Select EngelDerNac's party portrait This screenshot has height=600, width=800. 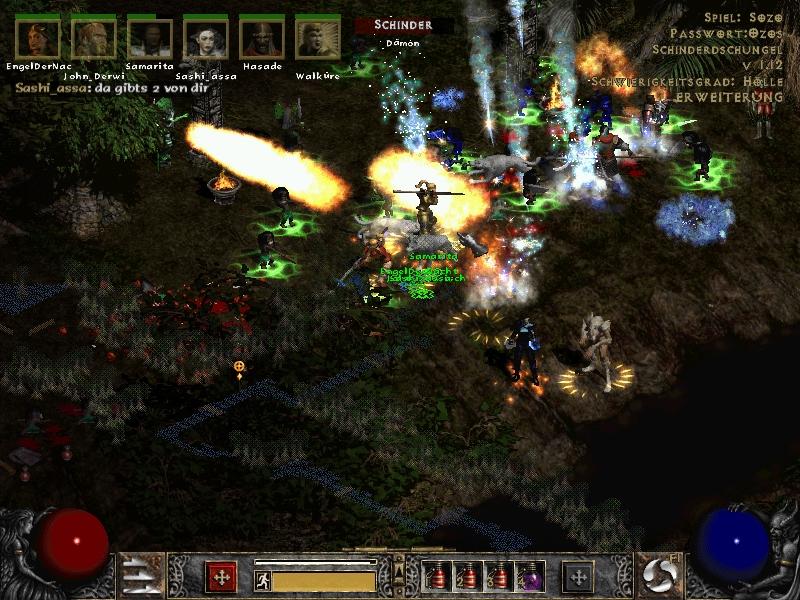[x=37, y=38]
